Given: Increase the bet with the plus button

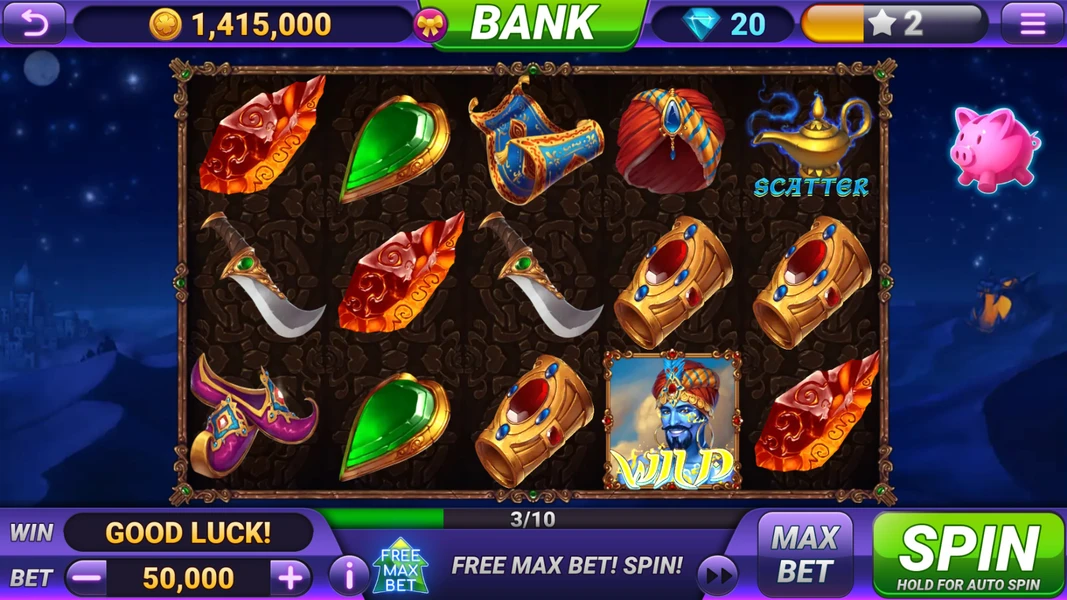Looking at the screenshot, I should 290,577.
